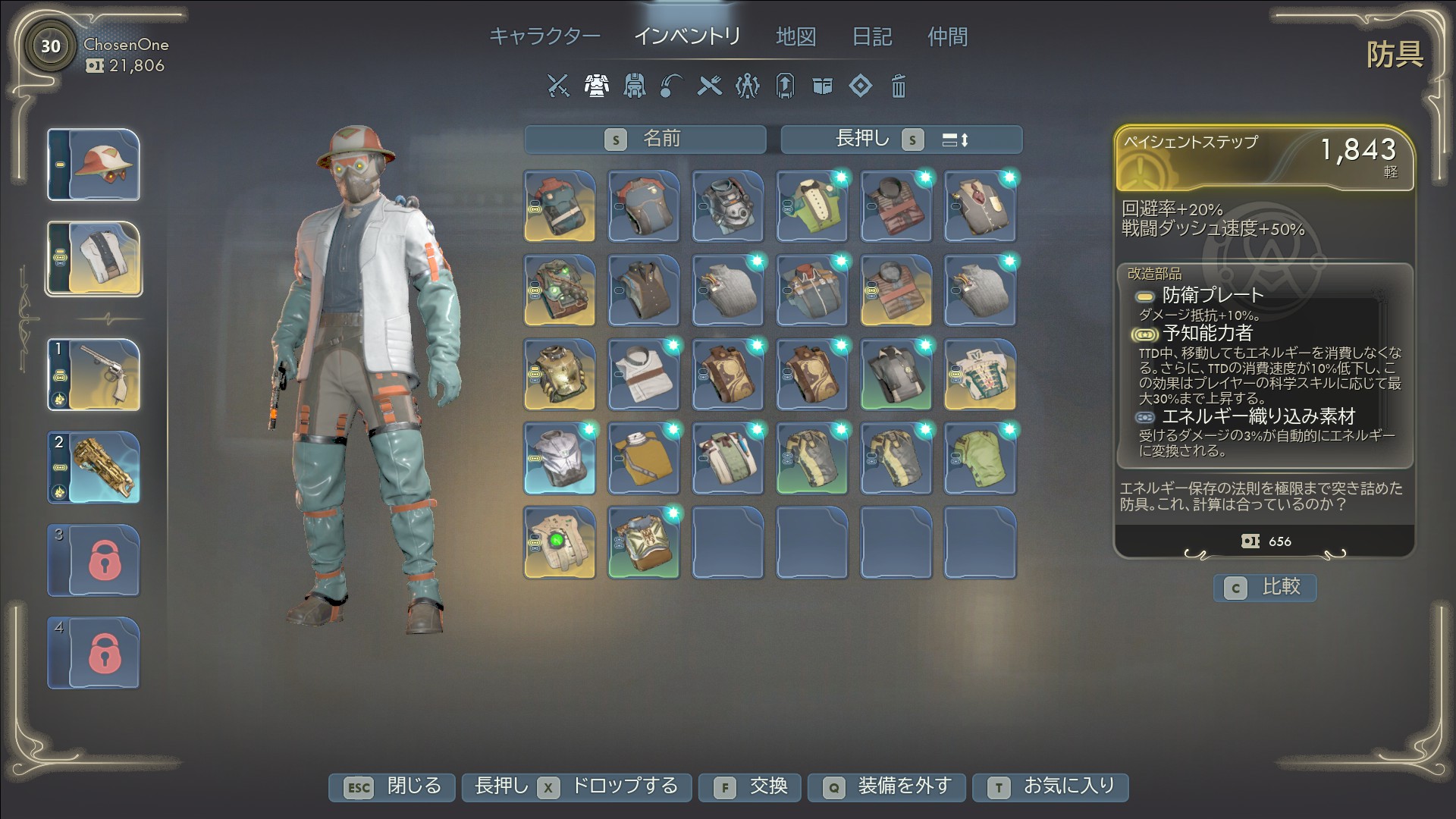Switch to the 仲間 companions tab

[x=947, y=36]
